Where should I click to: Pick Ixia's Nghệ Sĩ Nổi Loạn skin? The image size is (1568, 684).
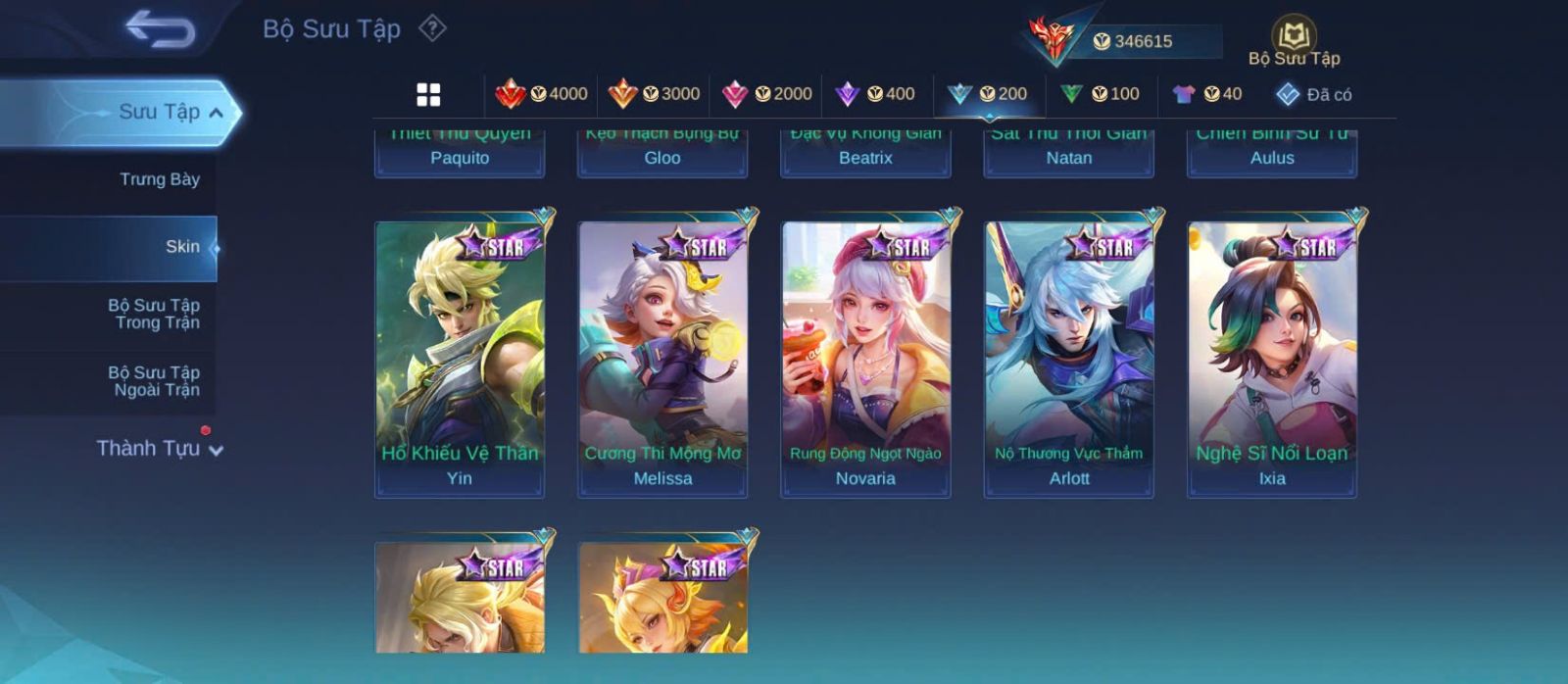[x=1272, y=359]
